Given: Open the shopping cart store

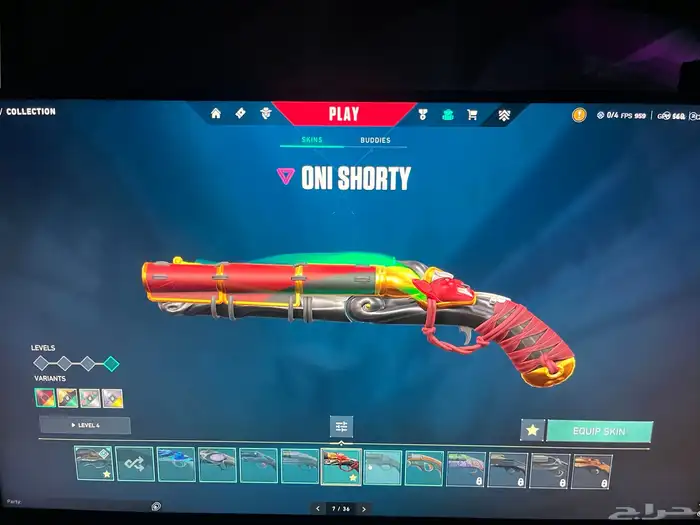Looking at the screenshot, I should click(x=472, y=114).
